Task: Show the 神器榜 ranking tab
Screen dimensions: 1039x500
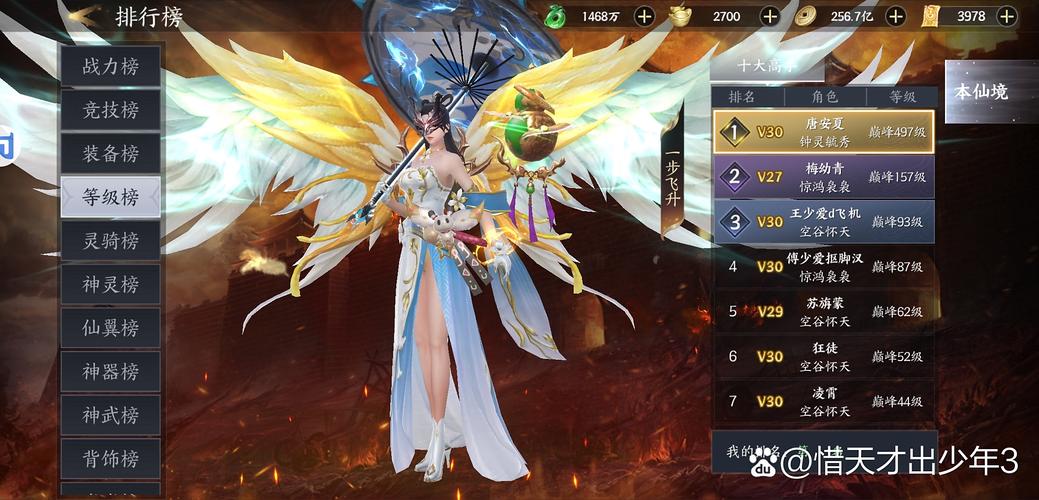Action: coord(110,372)
